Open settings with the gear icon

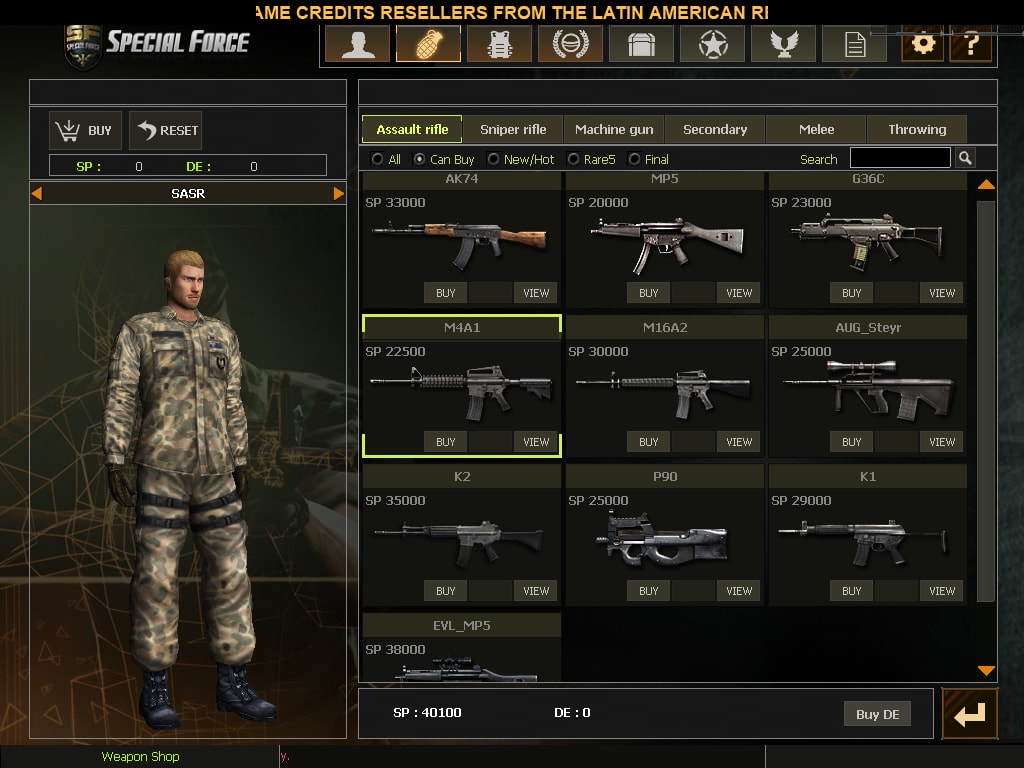click(922, 45)
